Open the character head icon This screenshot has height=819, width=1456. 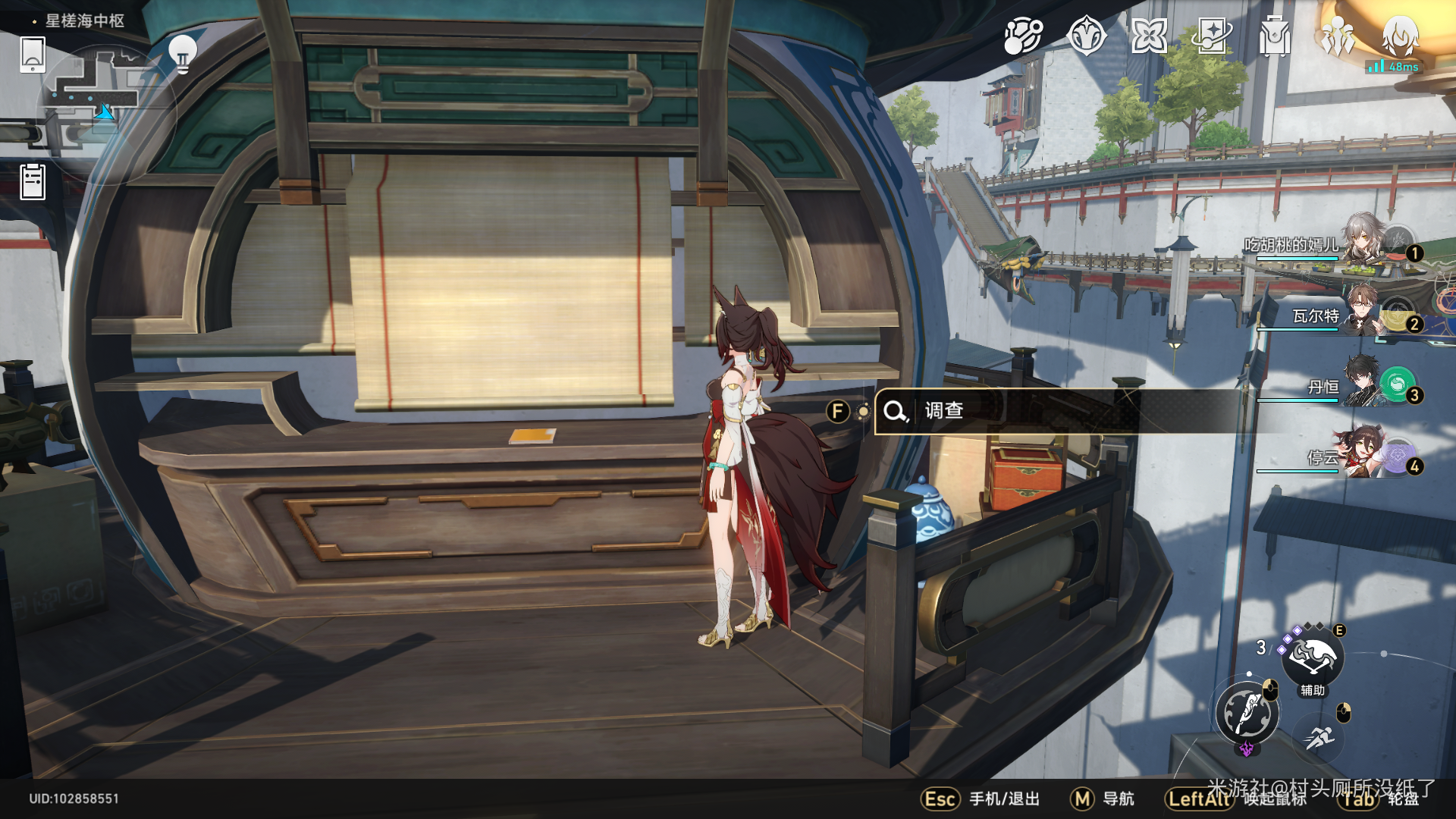(1400, 36)
